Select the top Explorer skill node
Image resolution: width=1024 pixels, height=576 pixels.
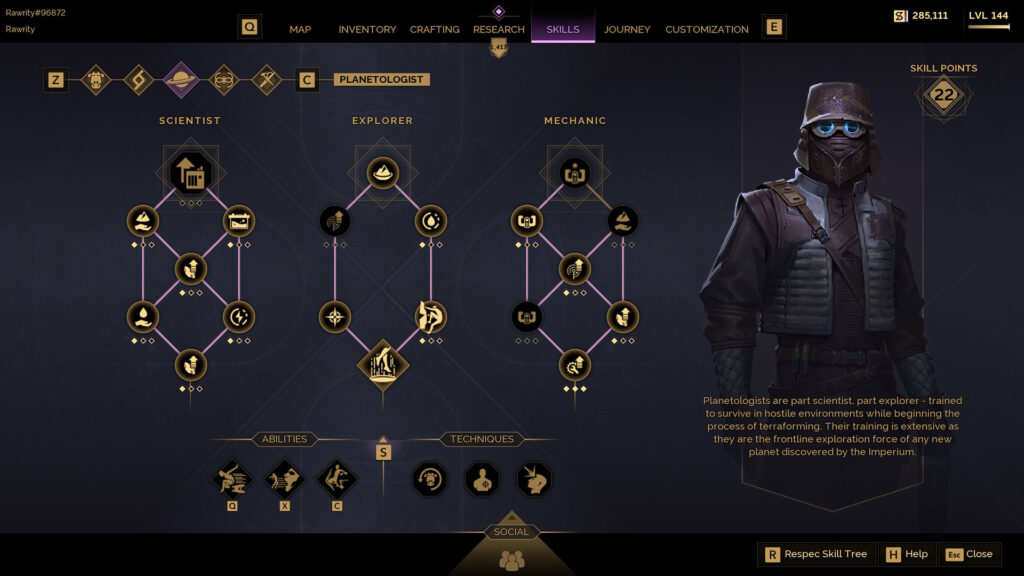383,173
